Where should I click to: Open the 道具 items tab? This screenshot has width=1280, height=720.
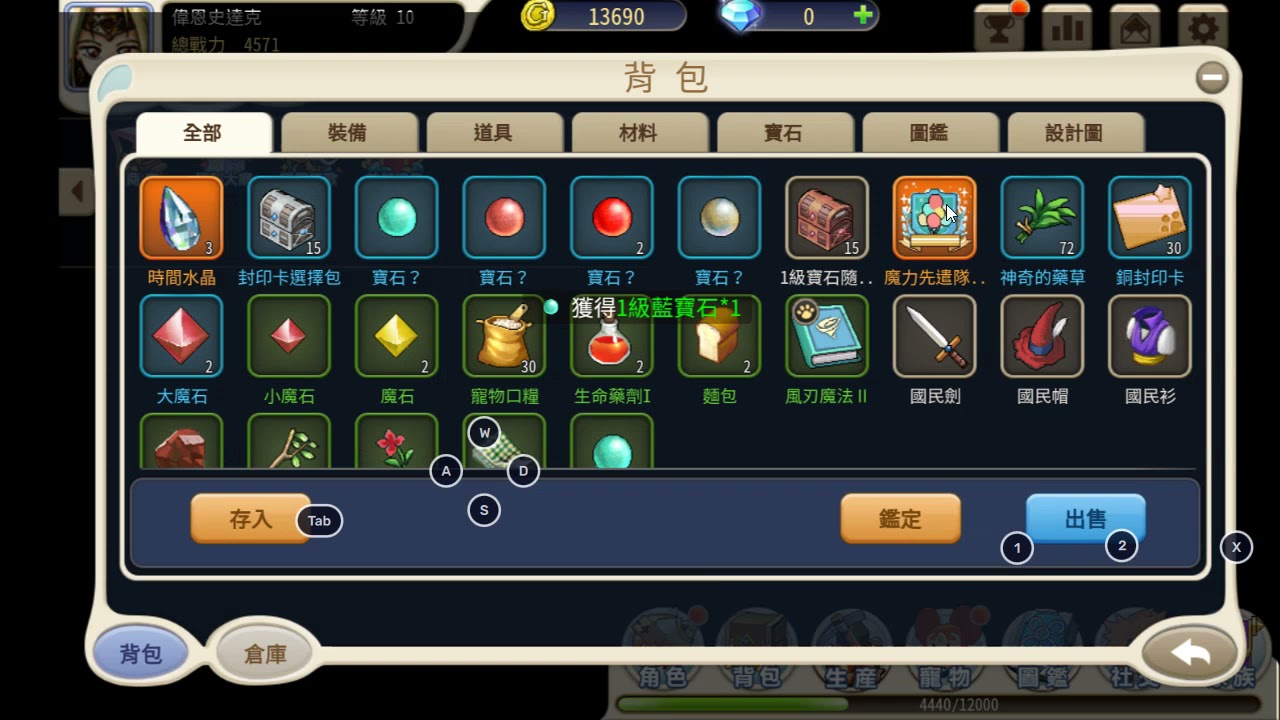coord(494,133)
